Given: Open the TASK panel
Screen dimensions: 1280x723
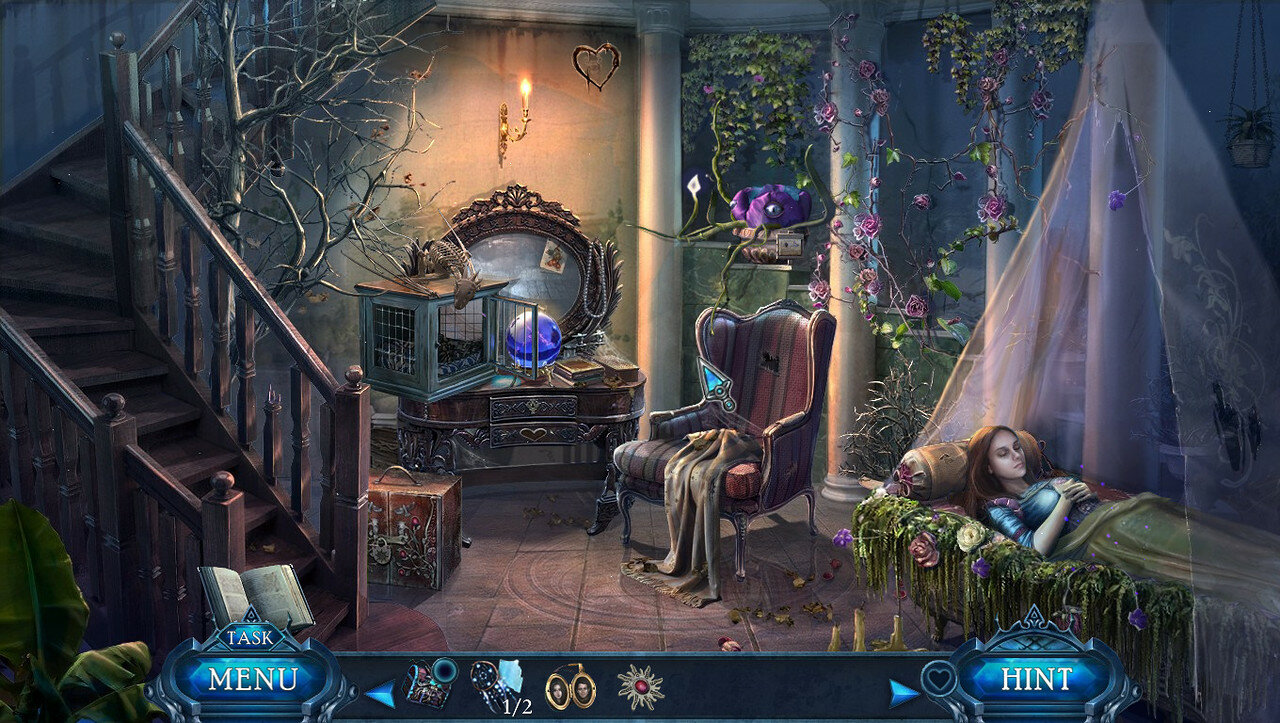Looking at the screenshot, I should click(245, 637).
